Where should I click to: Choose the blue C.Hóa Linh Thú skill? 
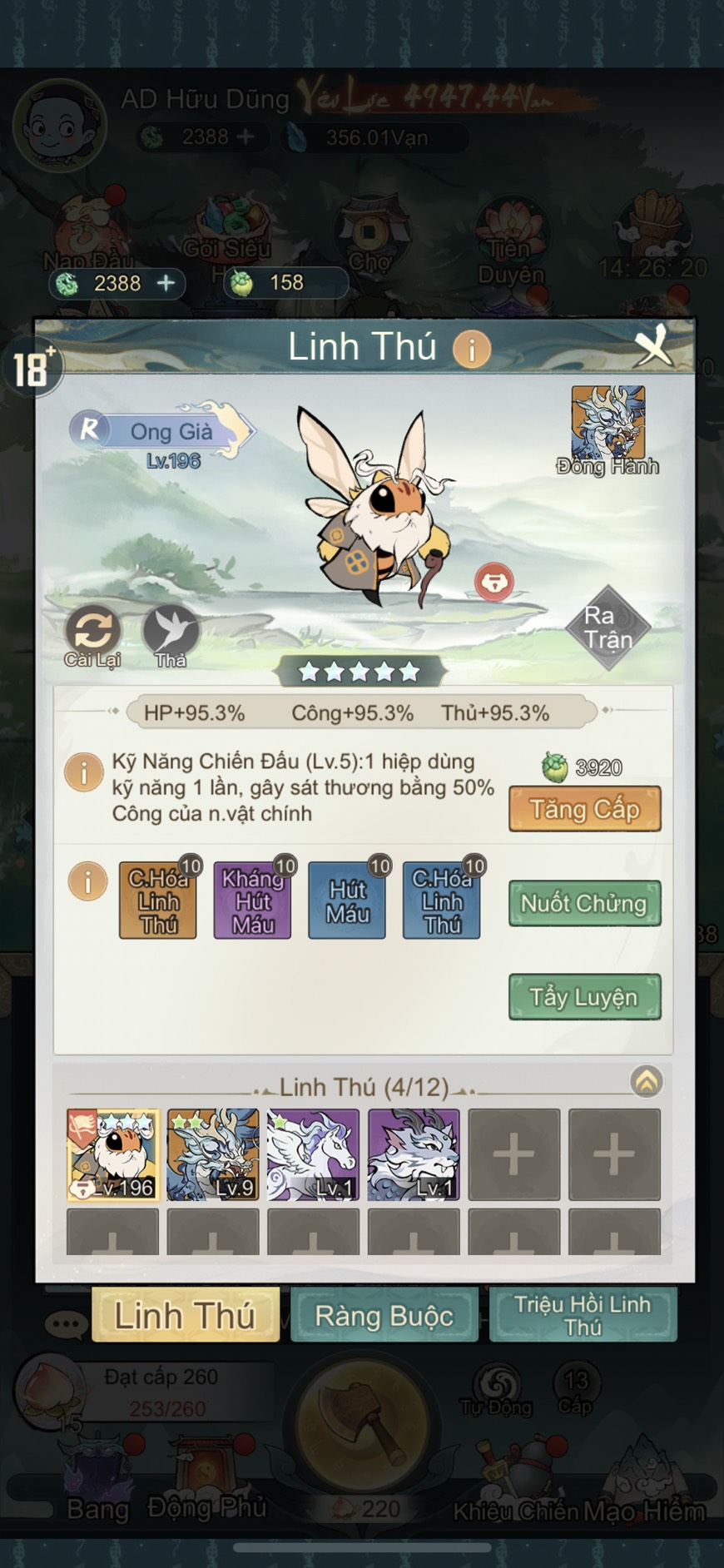[441, 901]
